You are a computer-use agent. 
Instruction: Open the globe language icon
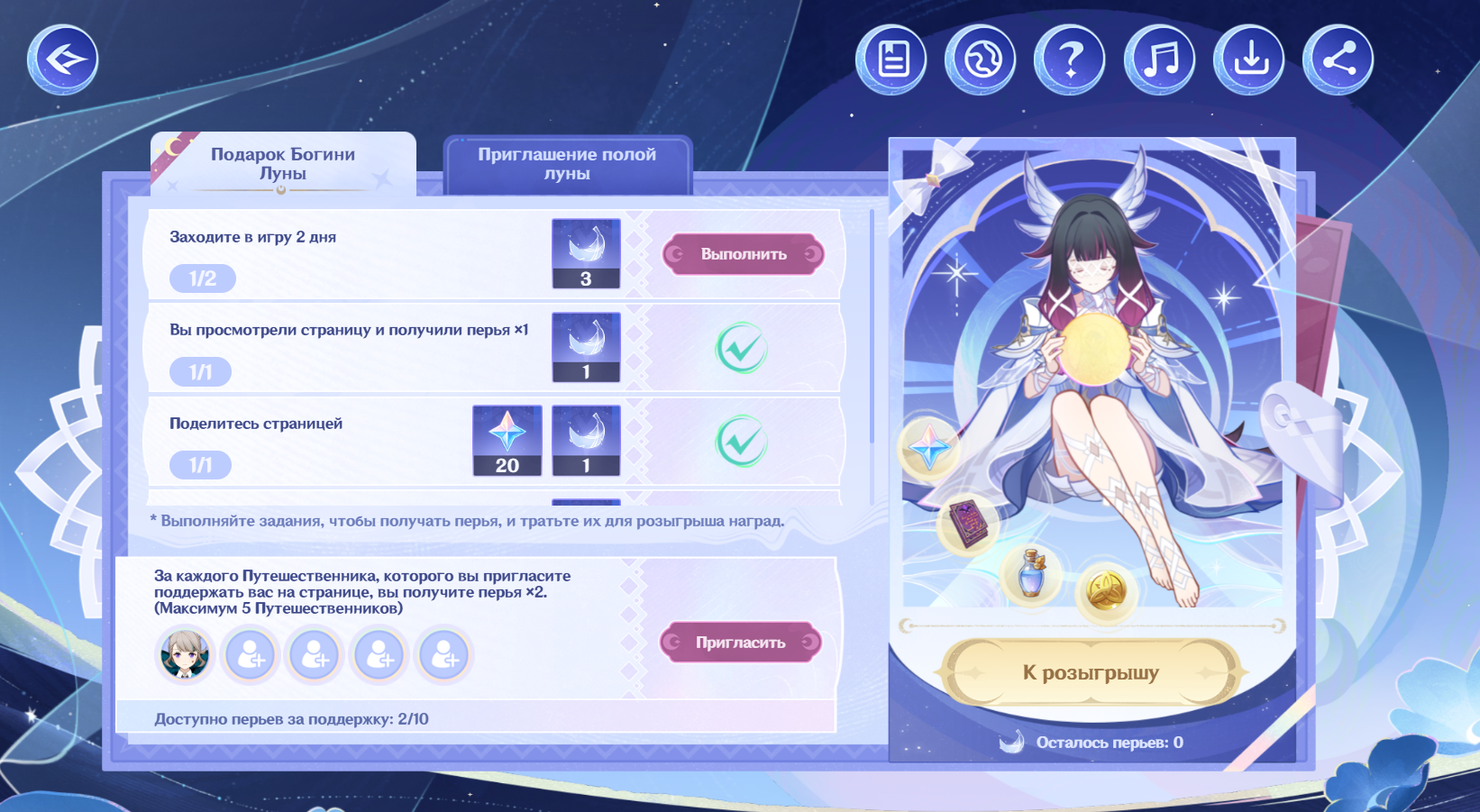(980, 59)
